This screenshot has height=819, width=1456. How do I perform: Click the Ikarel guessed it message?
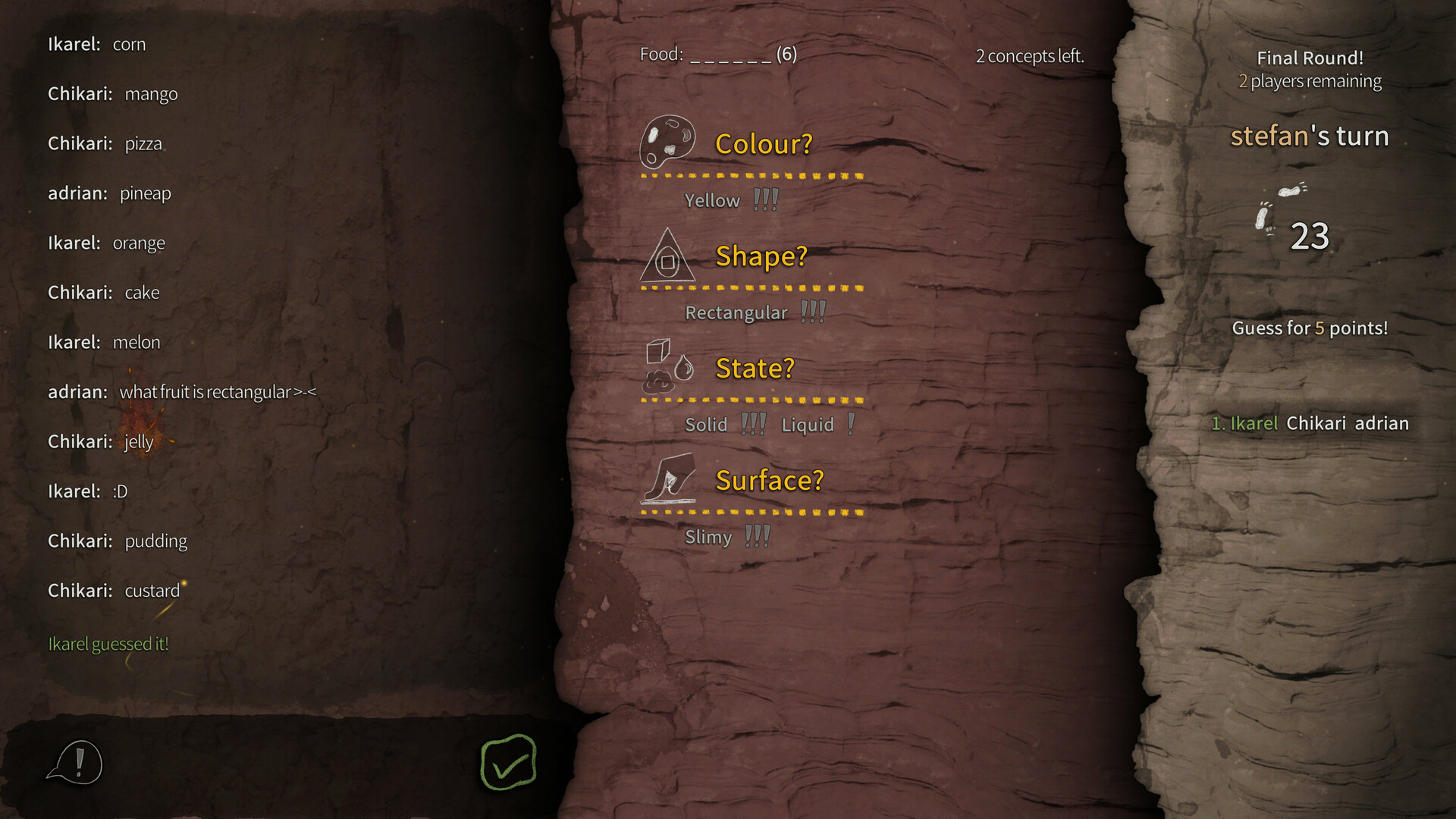click(x=108, y=644)
